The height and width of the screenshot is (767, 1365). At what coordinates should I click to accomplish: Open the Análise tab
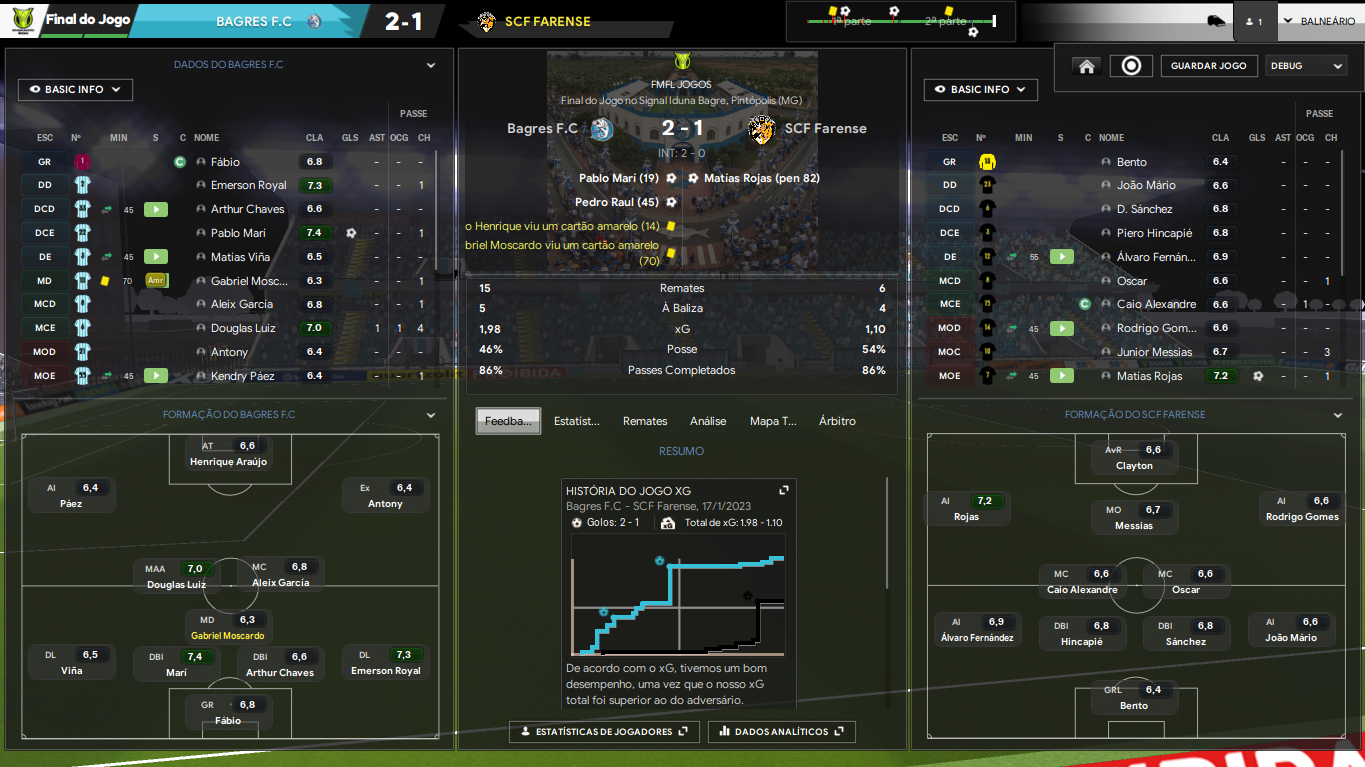tap(708, 421)
